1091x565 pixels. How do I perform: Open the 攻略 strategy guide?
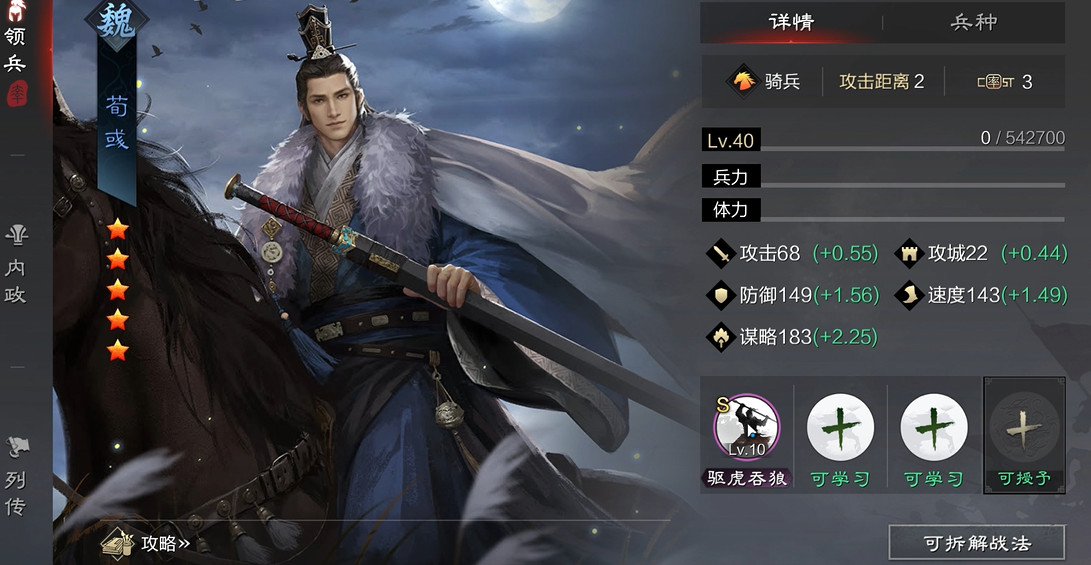[x=146, y=543]
